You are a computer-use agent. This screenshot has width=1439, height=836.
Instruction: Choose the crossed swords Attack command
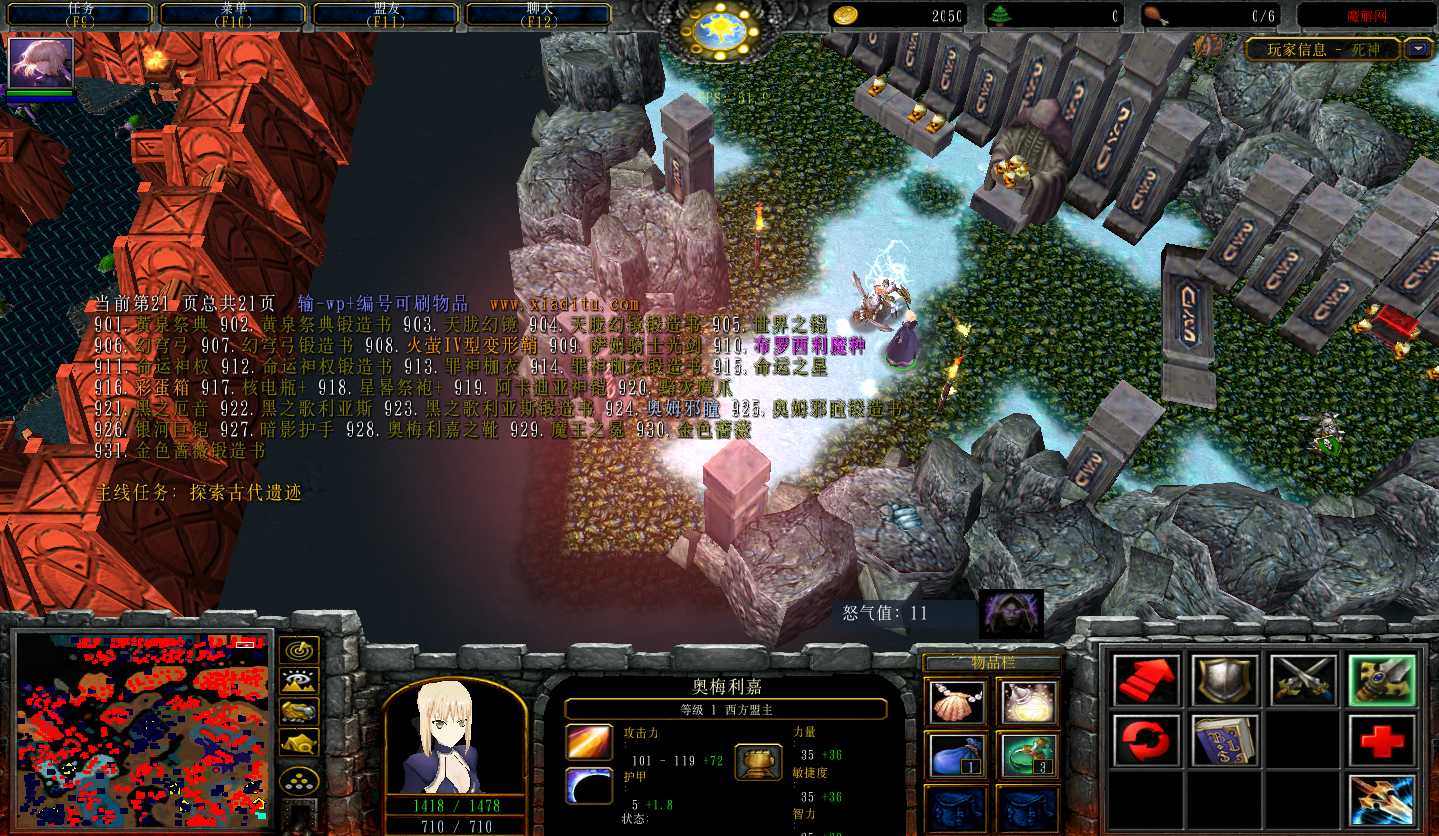[x=1303, y=680]
